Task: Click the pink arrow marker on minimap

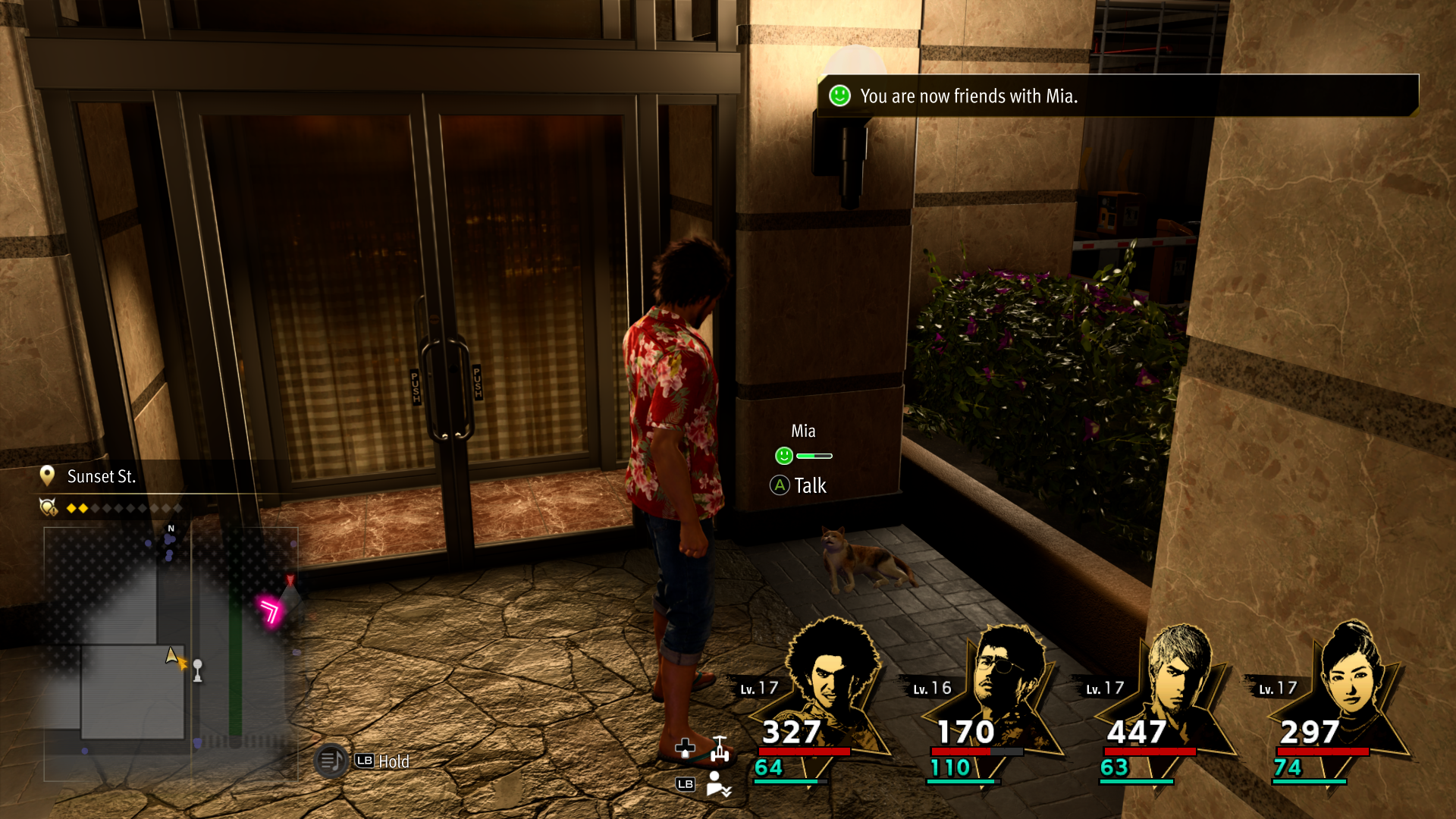Action: point(269,610)
